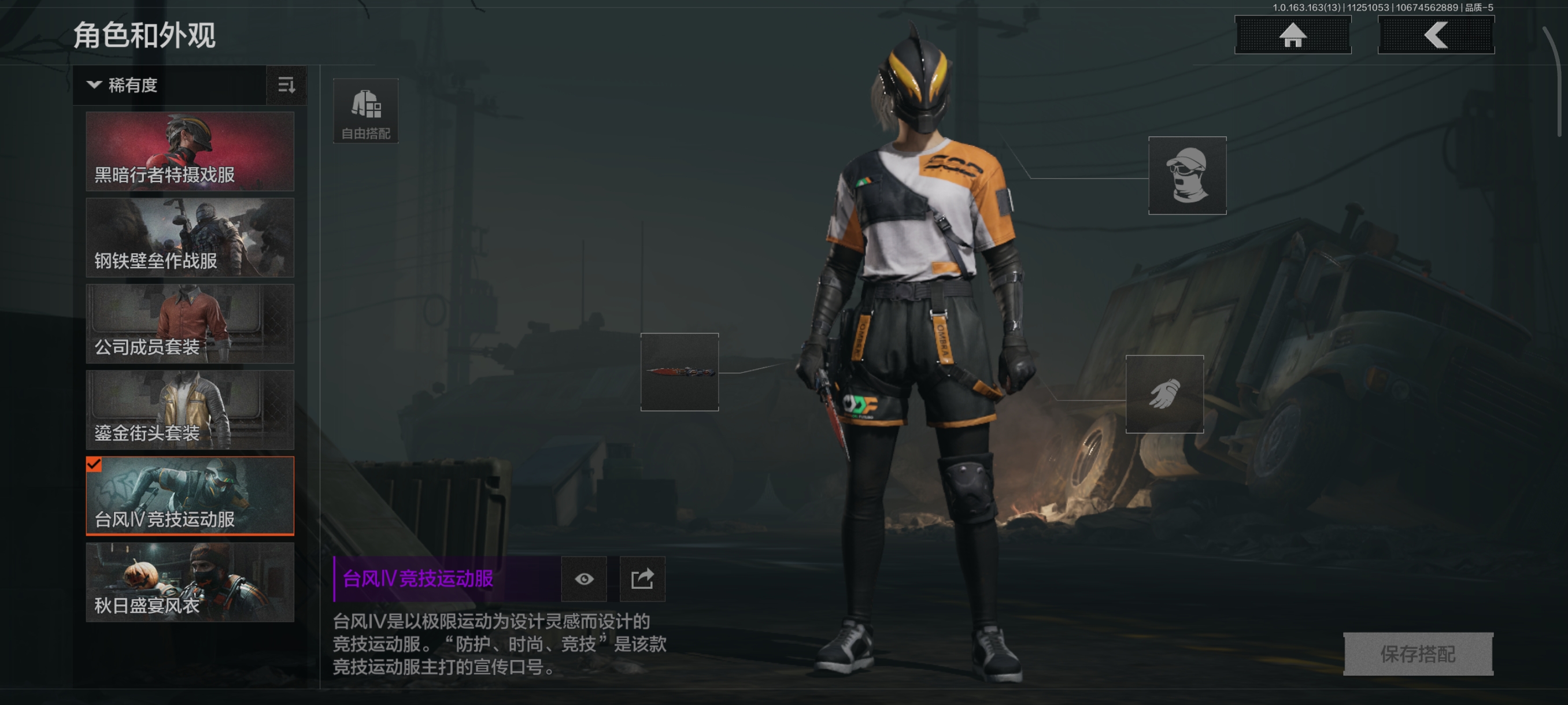Go back using the arrow button
The width and height of the screenshot is (1568, 705).
point(1435,35)
